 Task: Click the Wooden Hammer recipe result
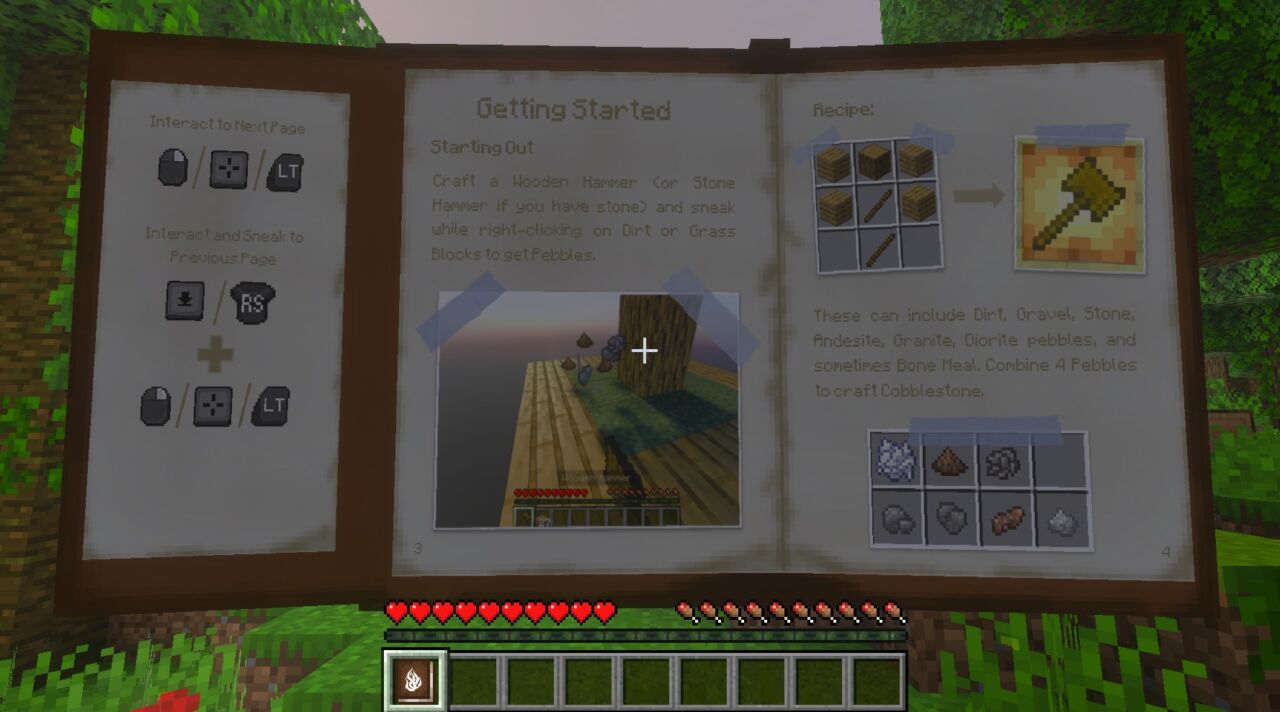[1079, 203]
